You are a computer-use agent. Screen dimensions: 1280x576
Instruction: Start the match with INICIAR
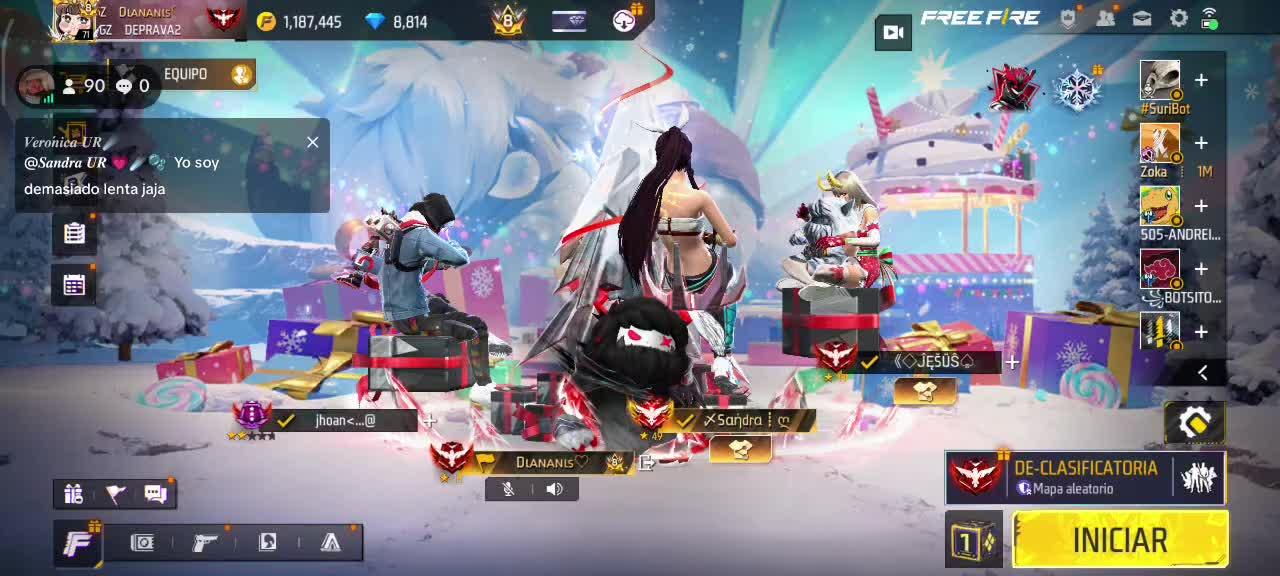tap(1120, 540)
